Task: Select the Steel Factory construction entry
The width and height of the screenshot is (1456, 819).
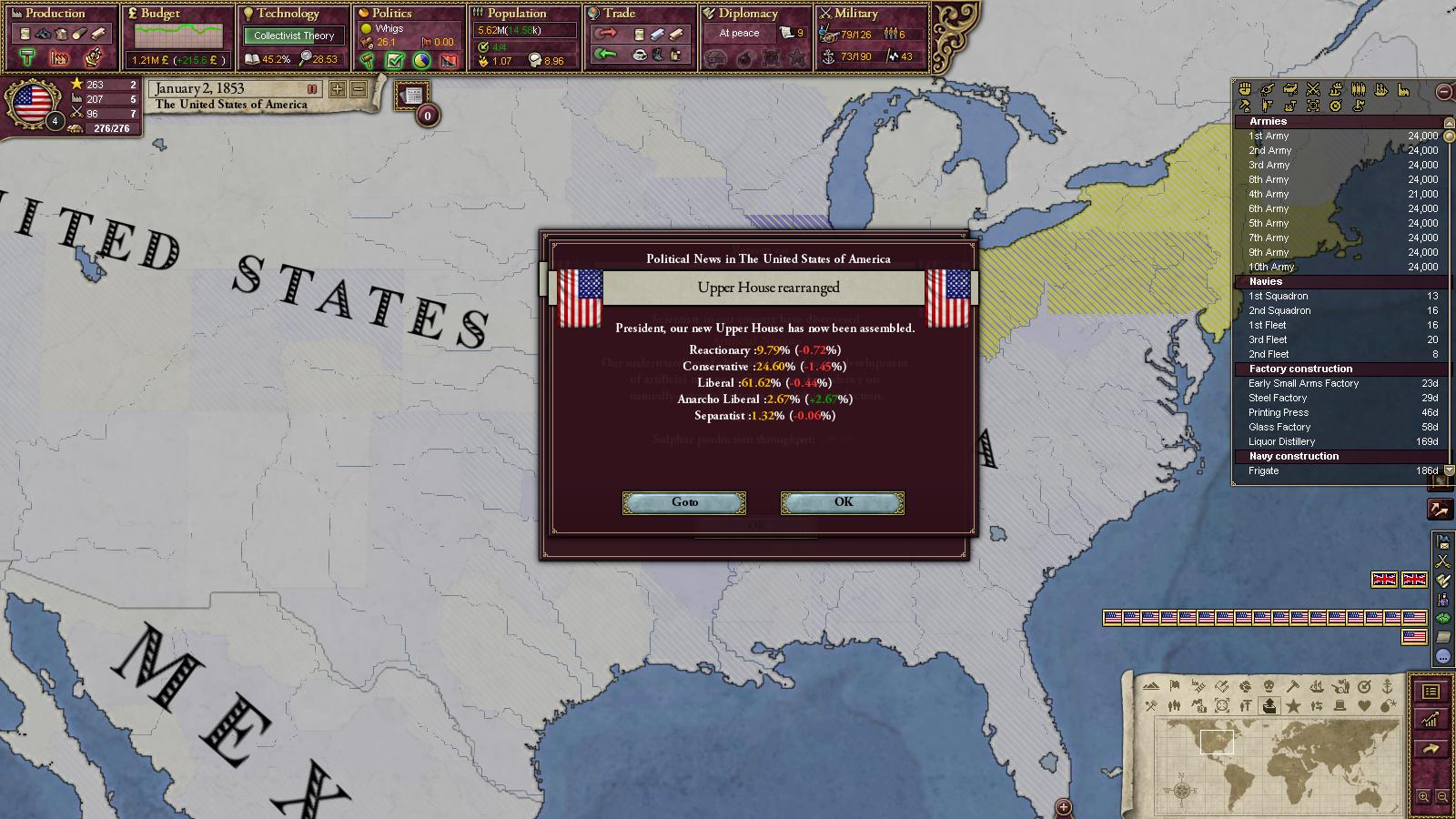Action: (x=1278, y=398)
